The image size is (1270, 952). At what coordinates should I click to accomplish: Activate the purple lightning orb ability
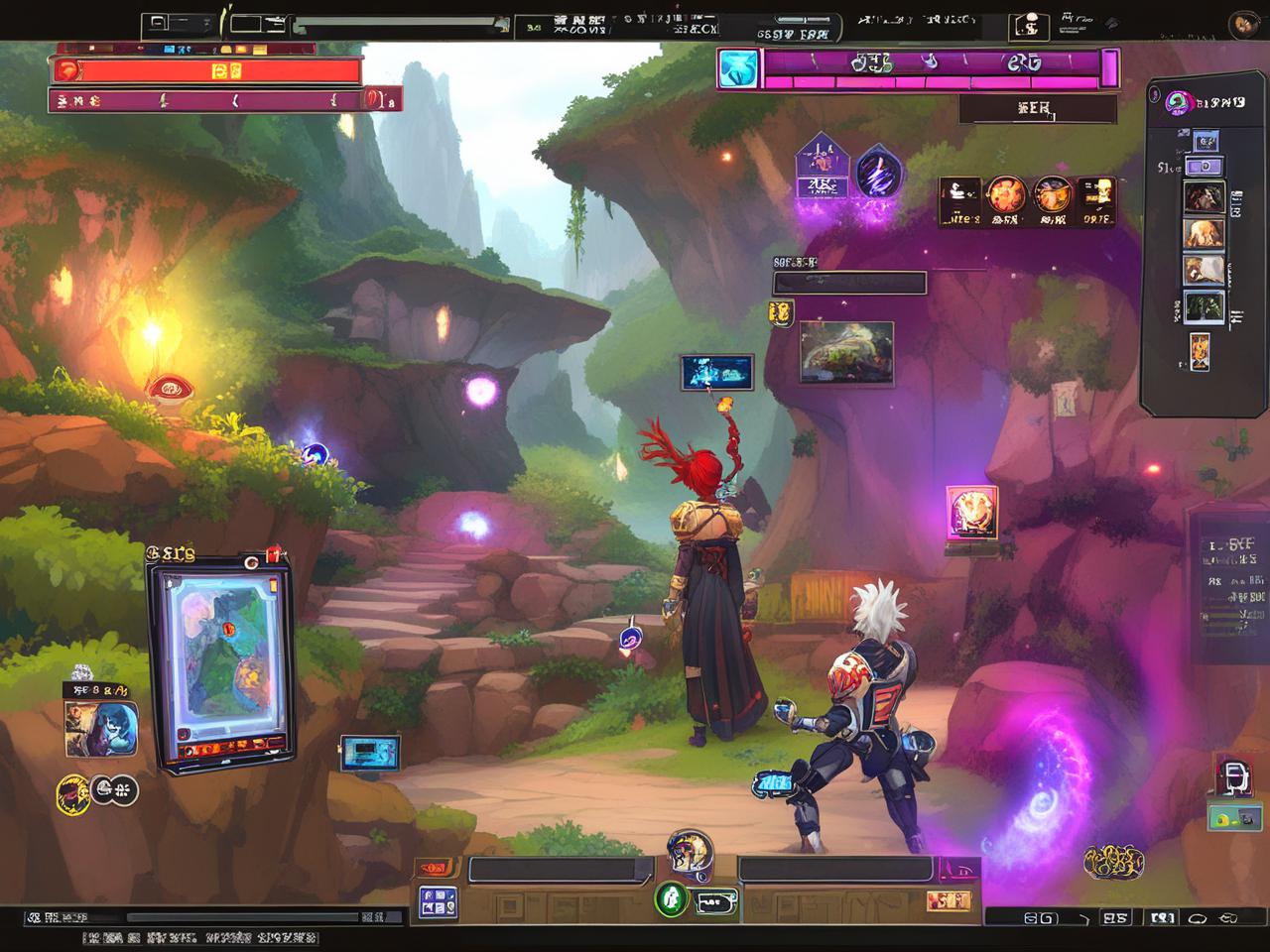(878, 171)
